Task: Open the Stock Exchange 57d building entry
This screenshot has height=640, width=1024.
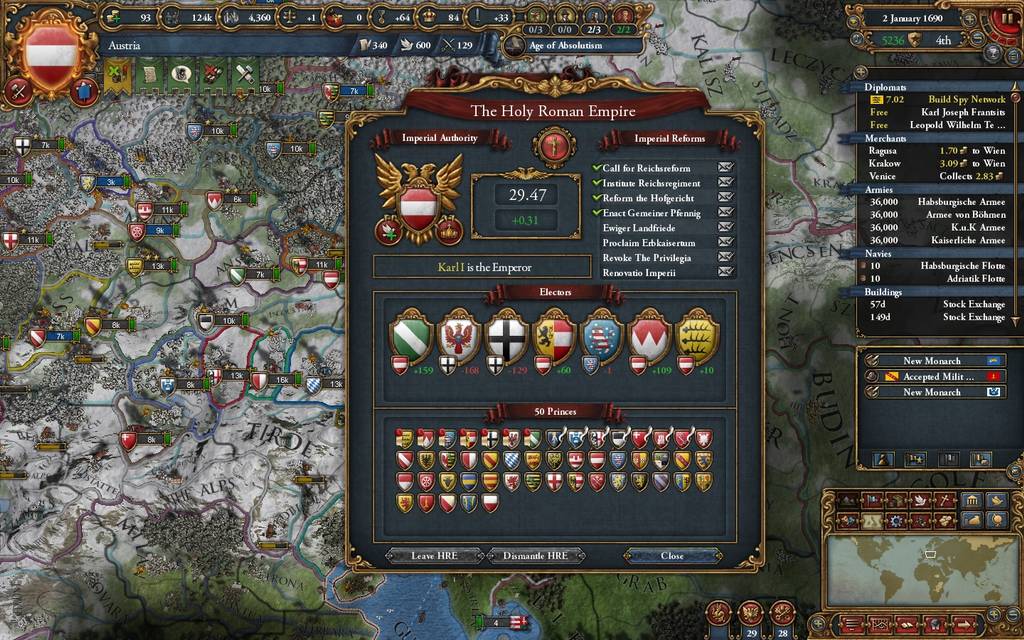Action: coord(938,304)
